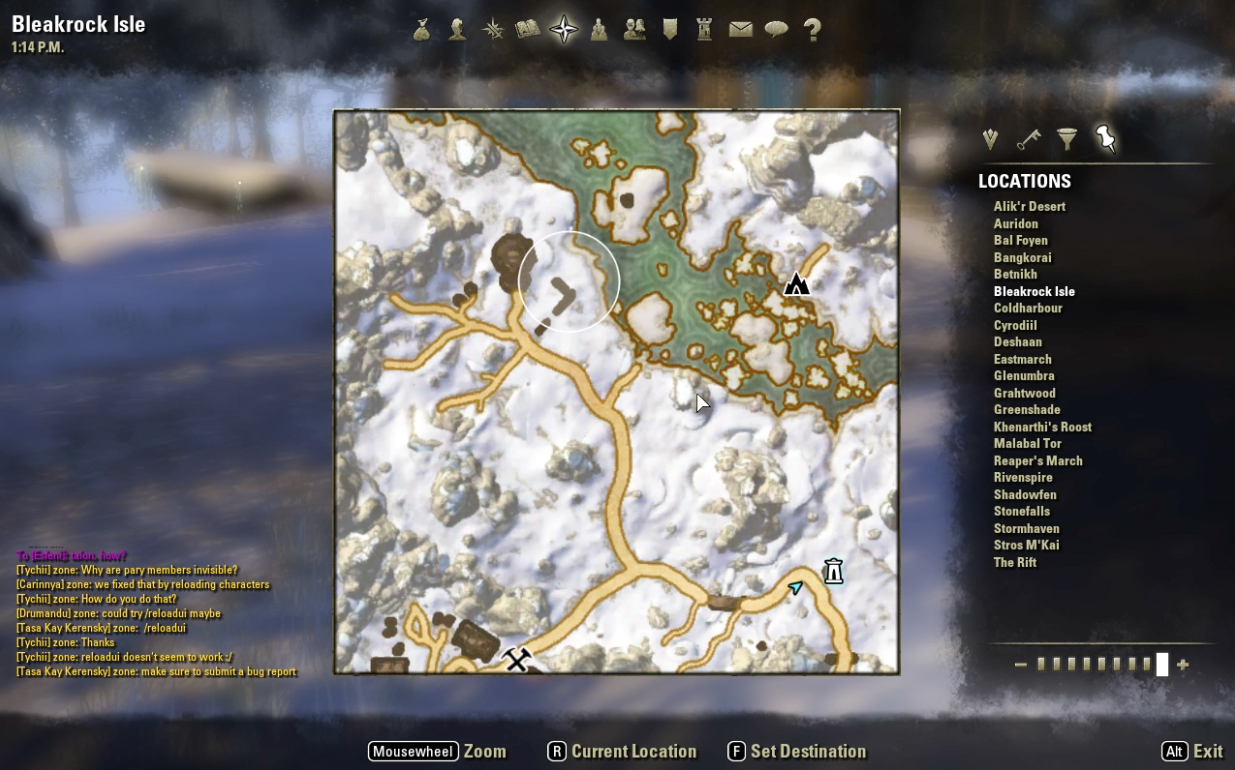Select the pushpin Locations tab
The height and width of the screenshot is (770, 1235).
pos(1105,139)
